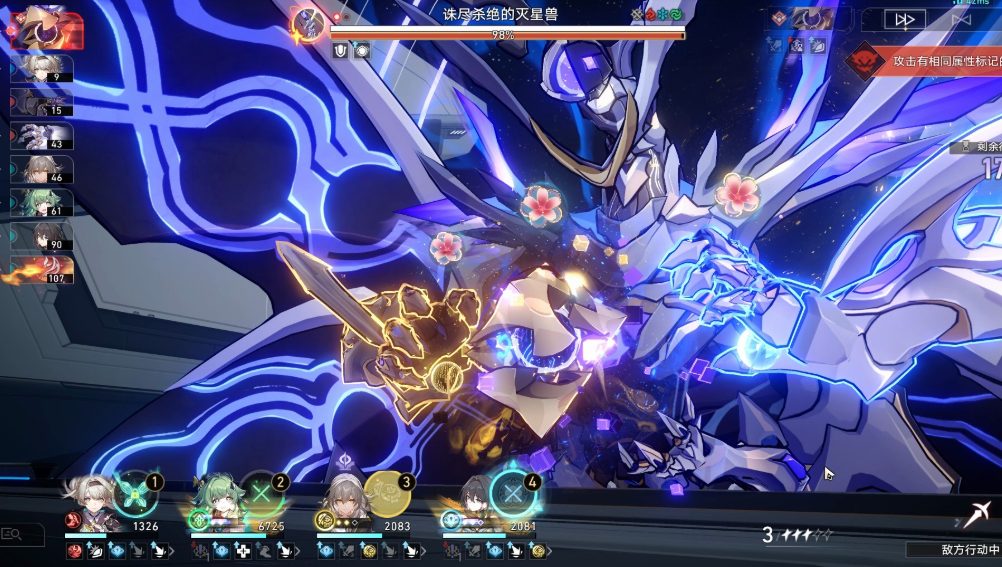
Task: Toggle the auto-battle button
Action: coord(961,19)
